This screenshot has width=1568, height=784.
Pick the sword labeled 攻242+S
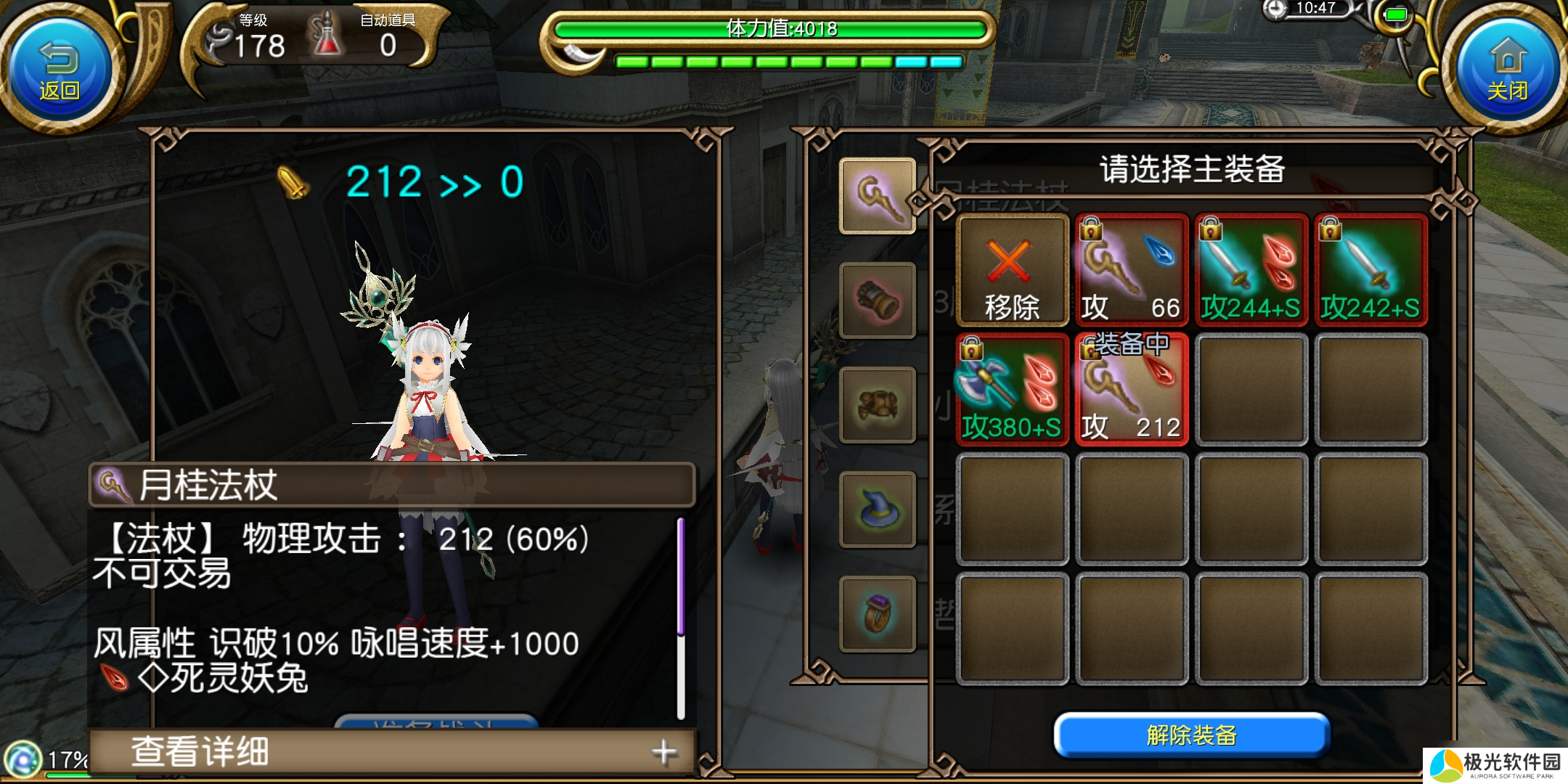[1370, 270]
